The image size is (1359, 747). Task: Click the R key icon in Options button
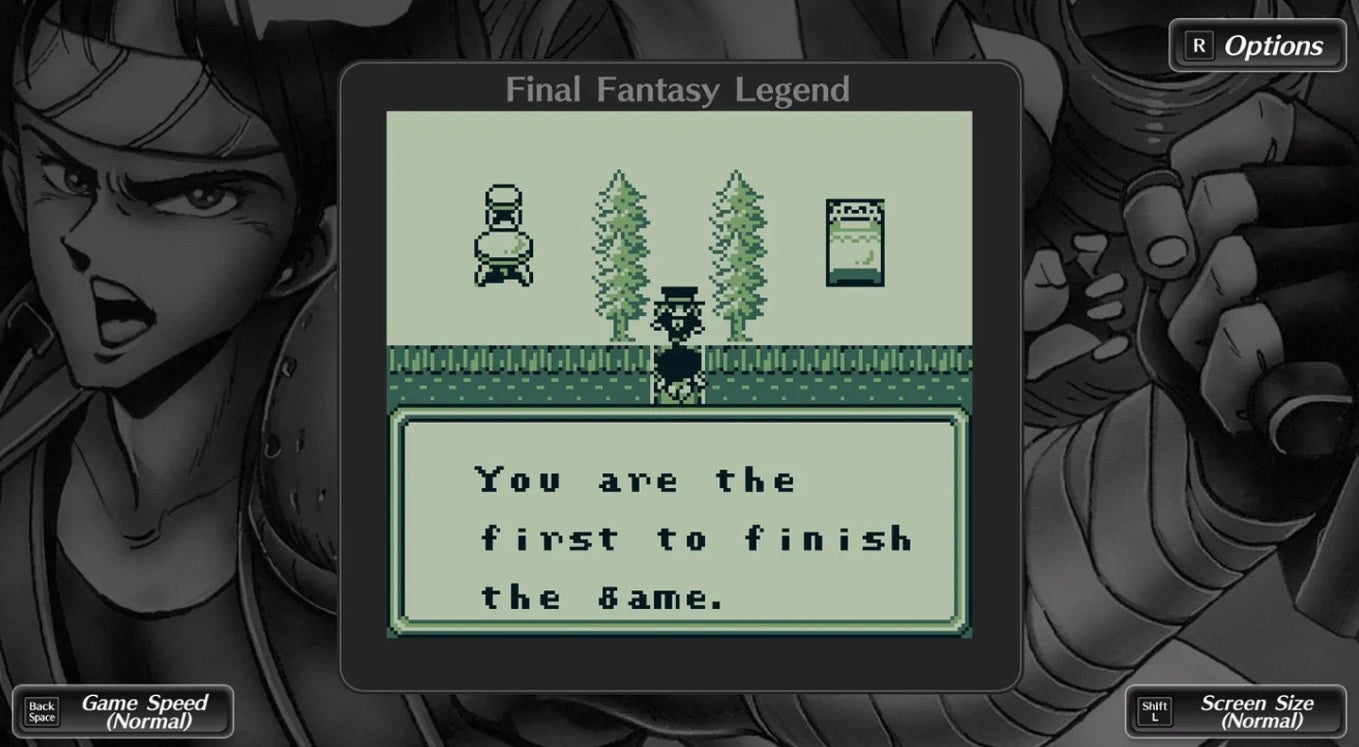[x=1198, y=44]
